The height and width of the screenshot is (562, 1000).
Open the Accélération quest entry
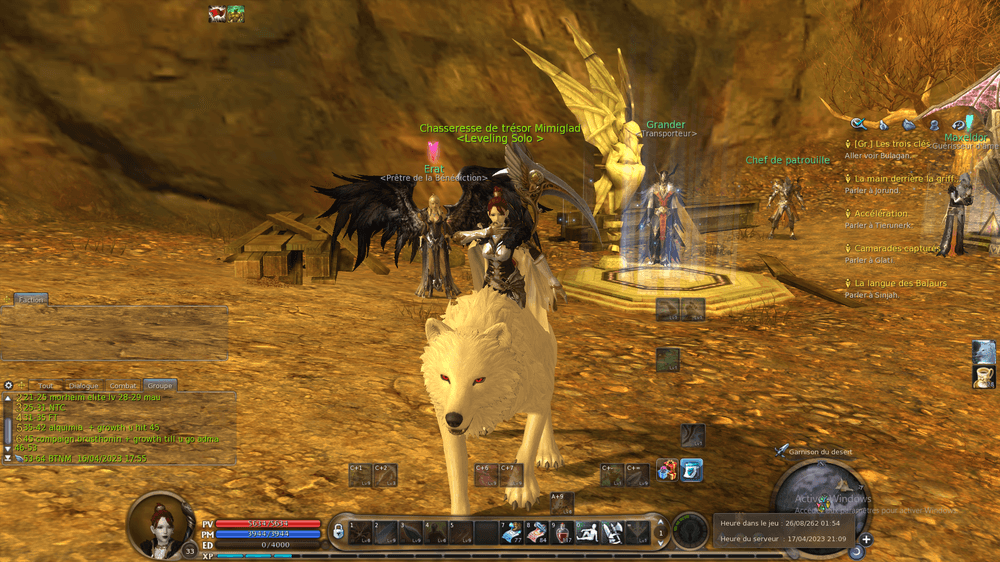[x=881, y=213]
